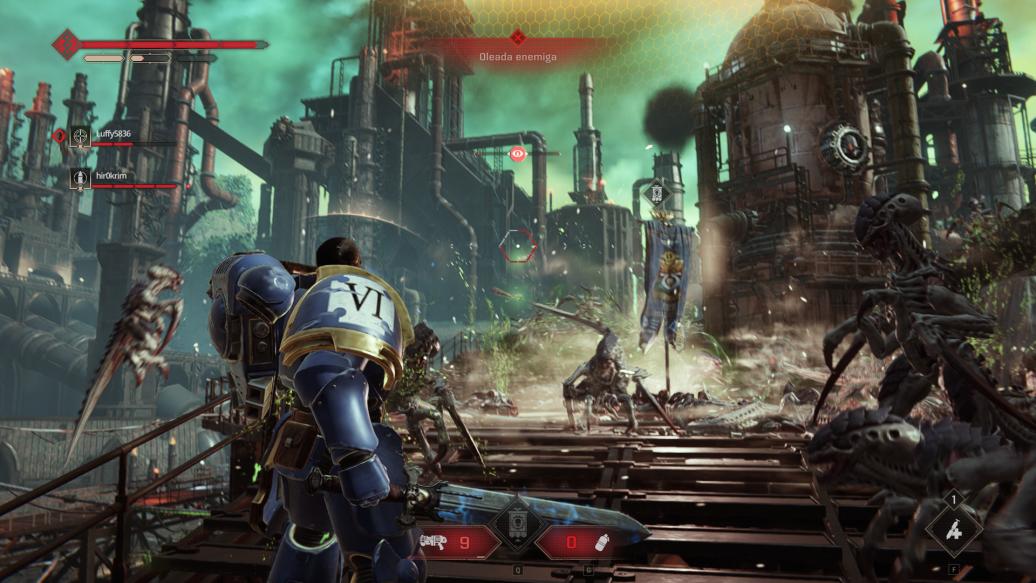The image size is (1036, 583).
Task: Activate the banner ability diamond between slots
Action: coord(517,526)
